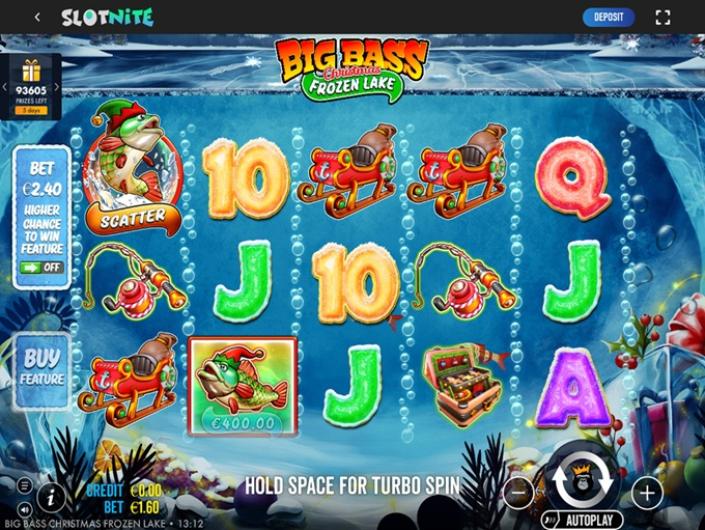The width and height of the screenshot is (705, 530).
Task: Open the game info (i) screen
Action: pos(52,497)
